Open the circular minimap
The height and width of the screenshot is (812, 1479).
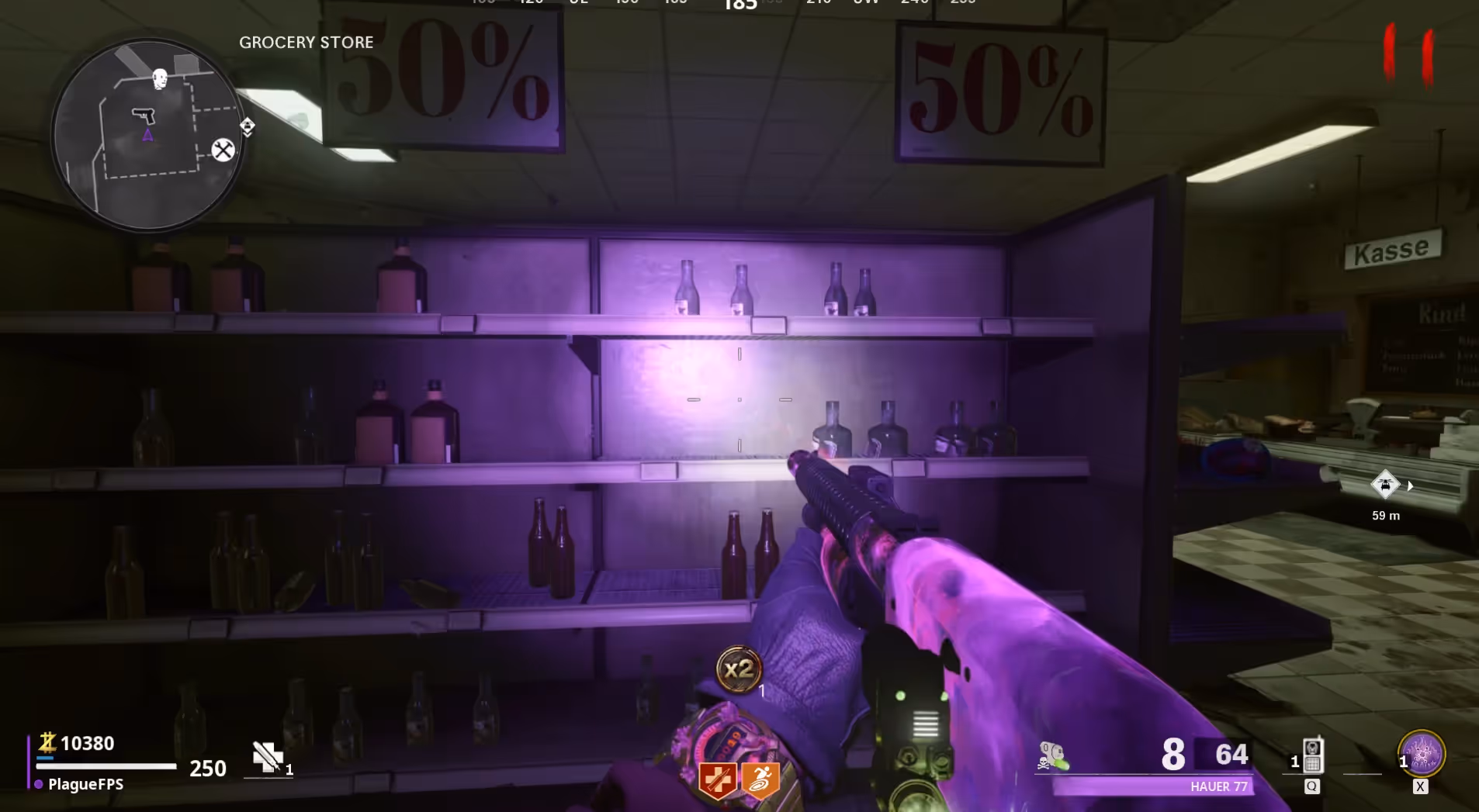(147, 135)
